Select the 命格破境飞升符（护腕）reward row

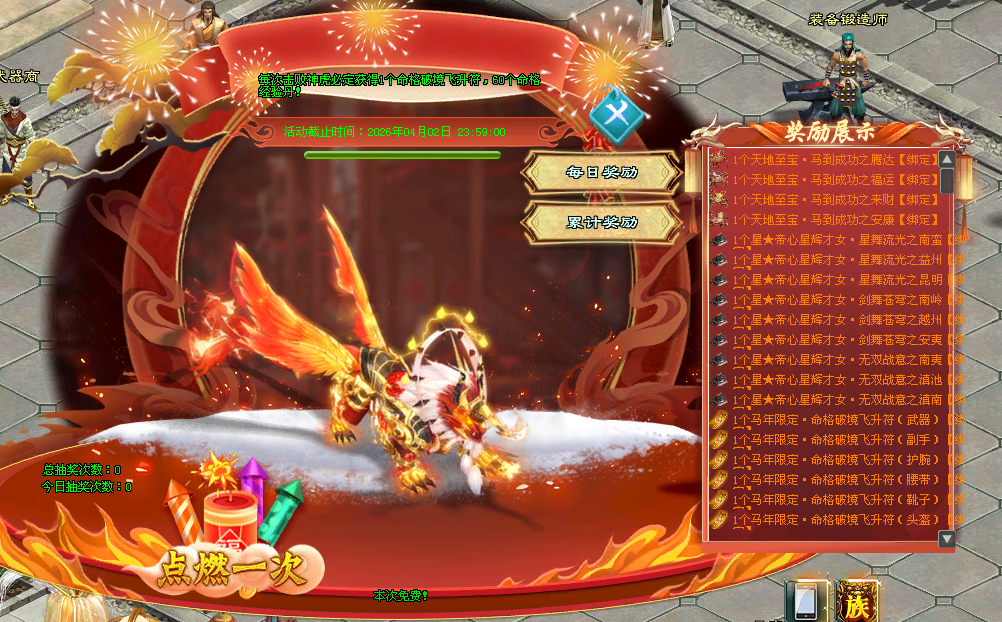coord(840,460)
